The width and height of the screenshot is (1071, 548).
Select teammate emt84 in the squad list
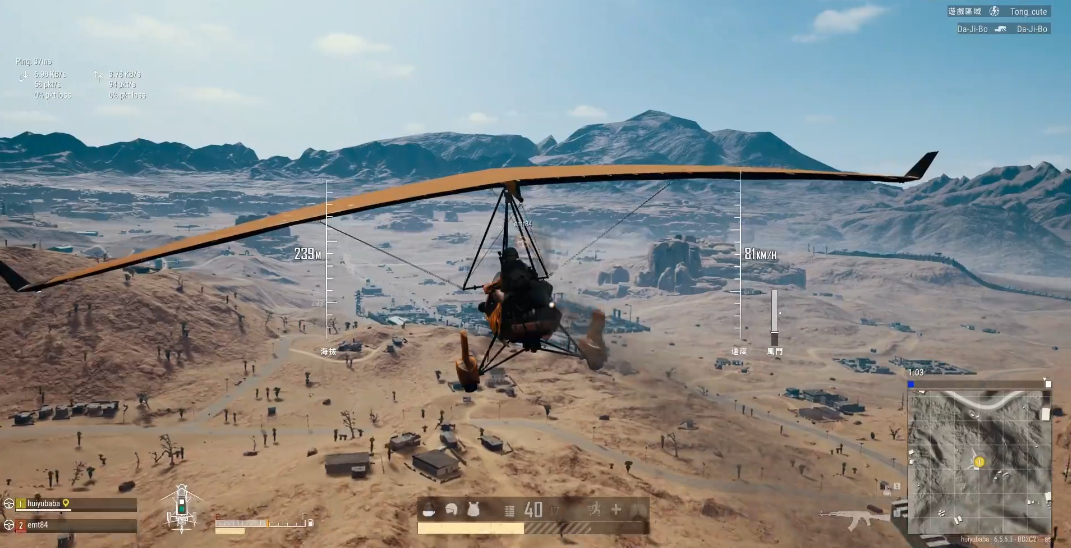click(x=38, y=525)
